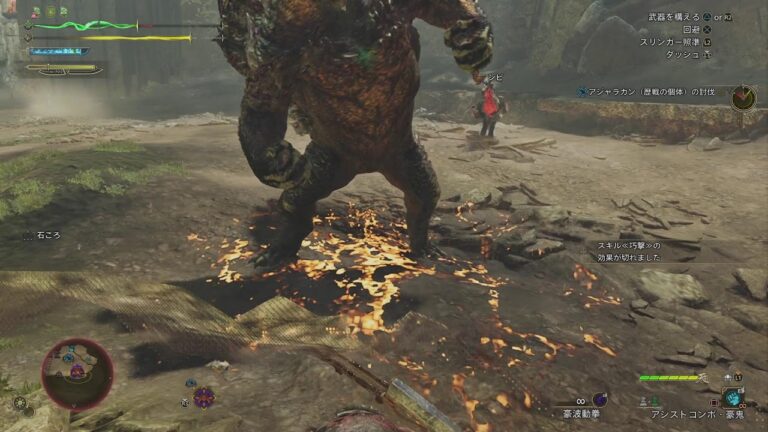This screenshot has width=768, height=432.
Task: Select the アシストコンボ・豪鬼 item slot
Action: pyautogui.click(x=735, y=397)
